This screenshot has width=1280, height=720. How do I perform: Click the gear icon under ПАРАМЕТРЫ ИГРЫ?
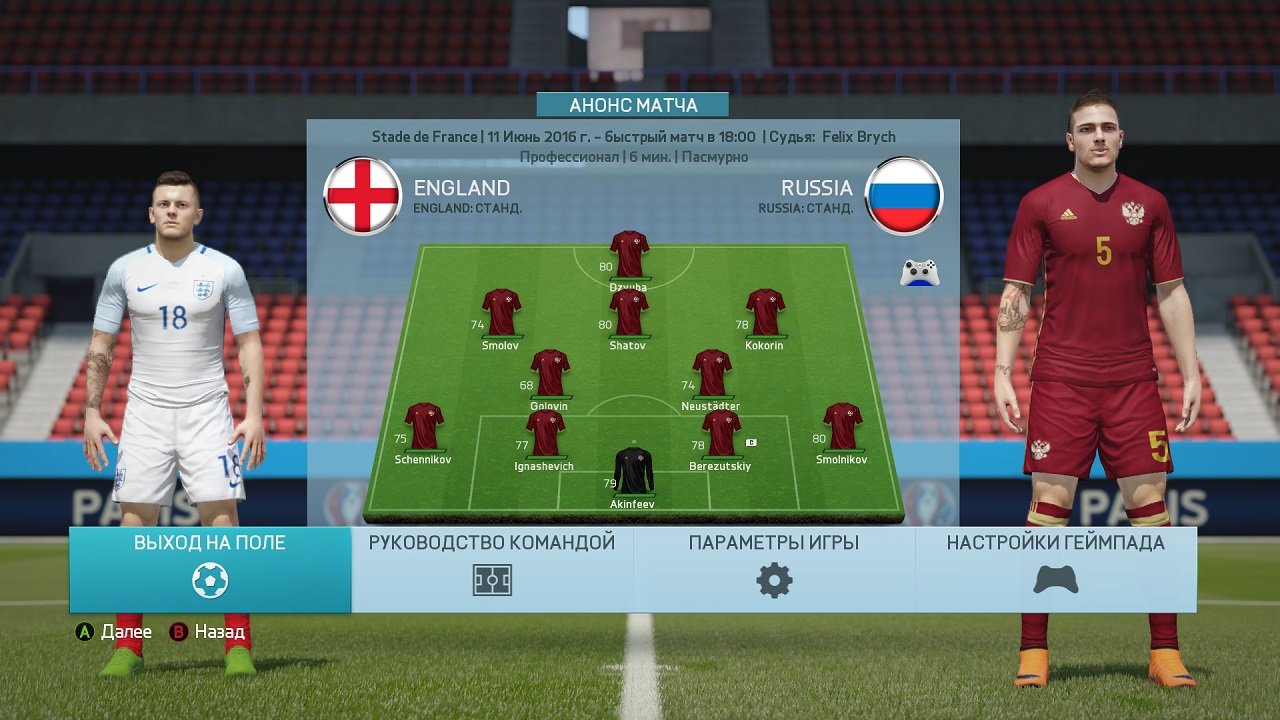pos(772,578)
